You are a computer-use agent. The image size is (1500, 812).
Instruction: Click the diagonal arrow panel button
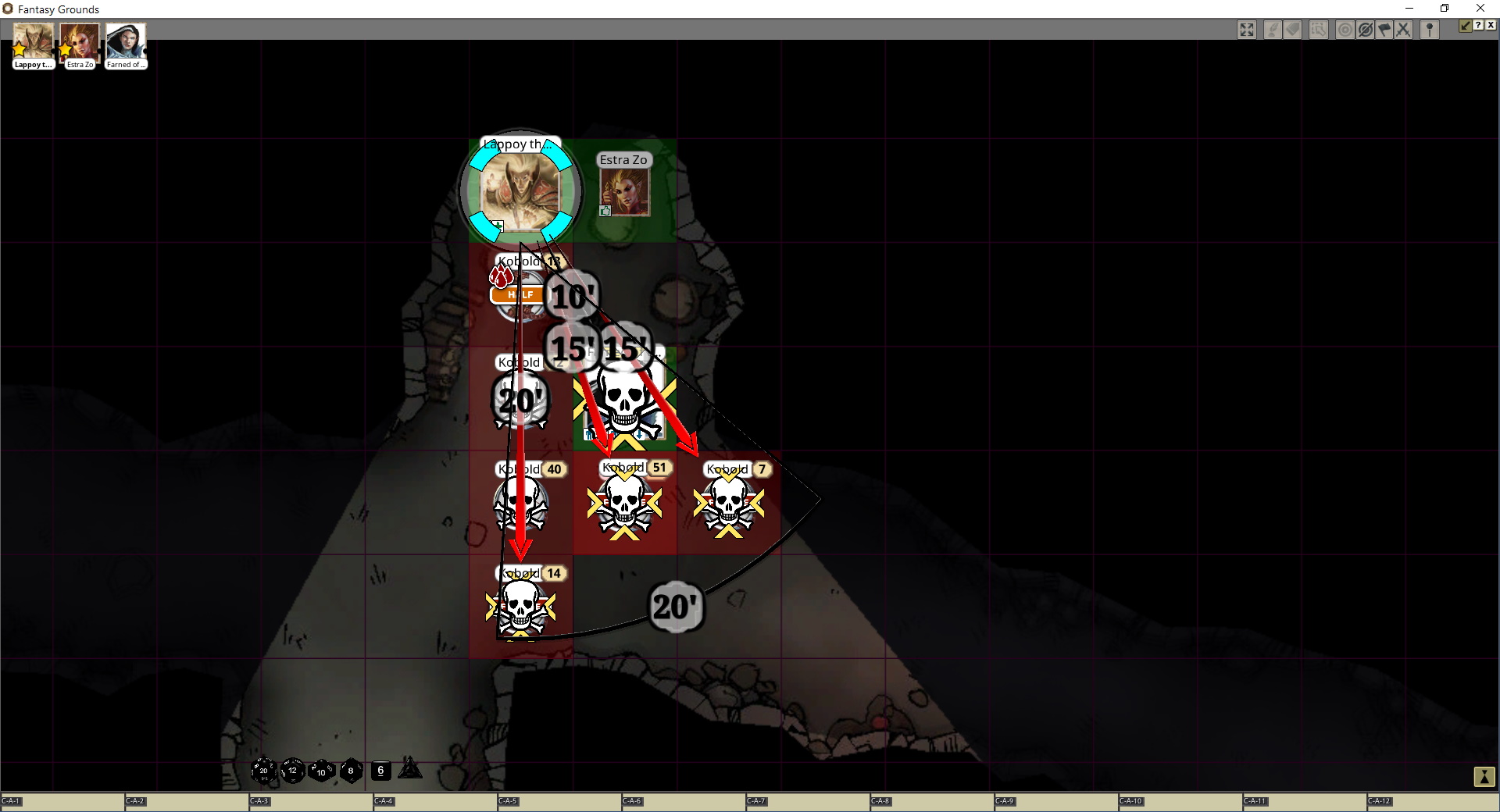click(1466, 26)
